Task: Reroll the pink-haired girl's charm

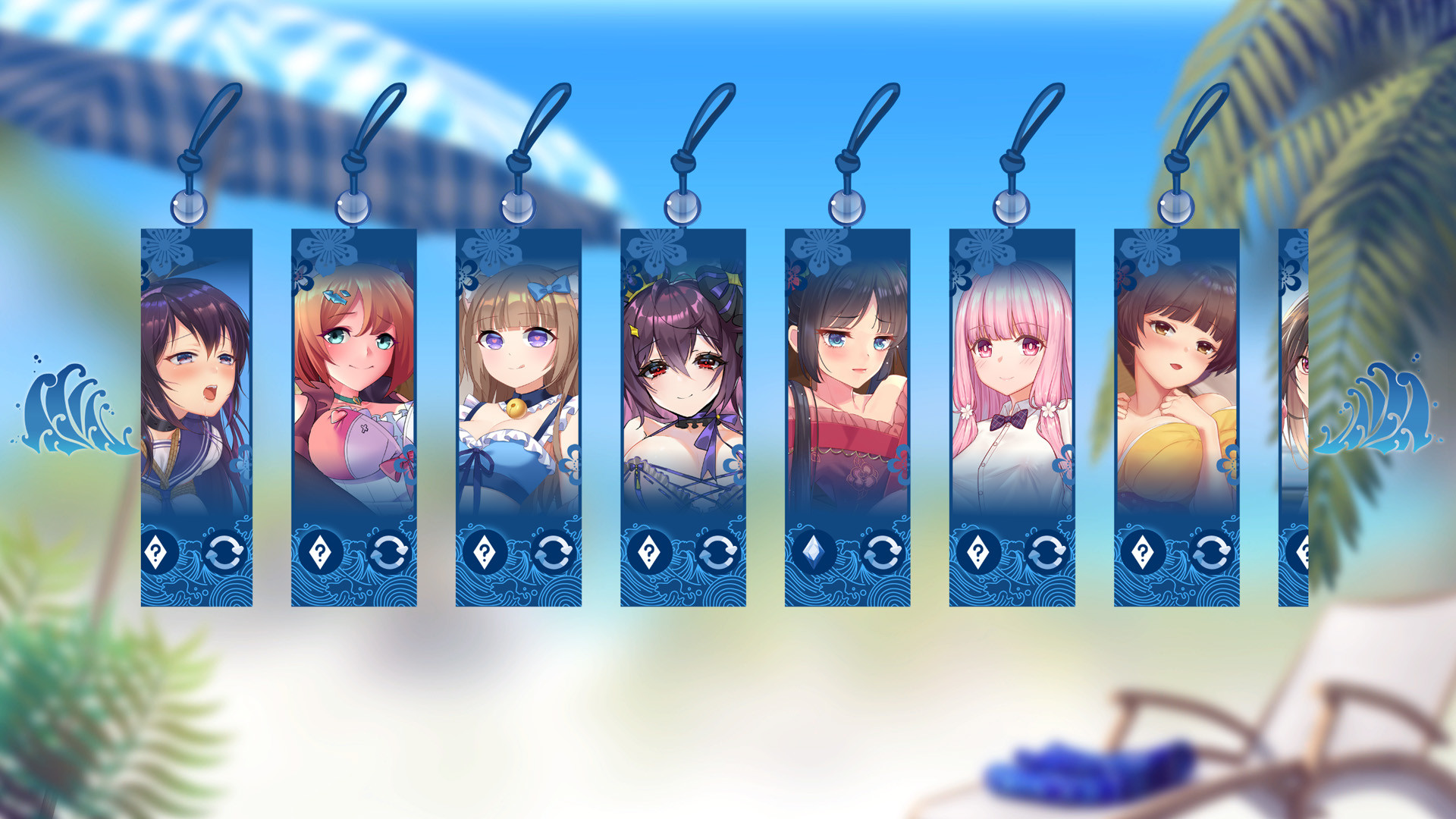Action: [x=1046, y=554]
